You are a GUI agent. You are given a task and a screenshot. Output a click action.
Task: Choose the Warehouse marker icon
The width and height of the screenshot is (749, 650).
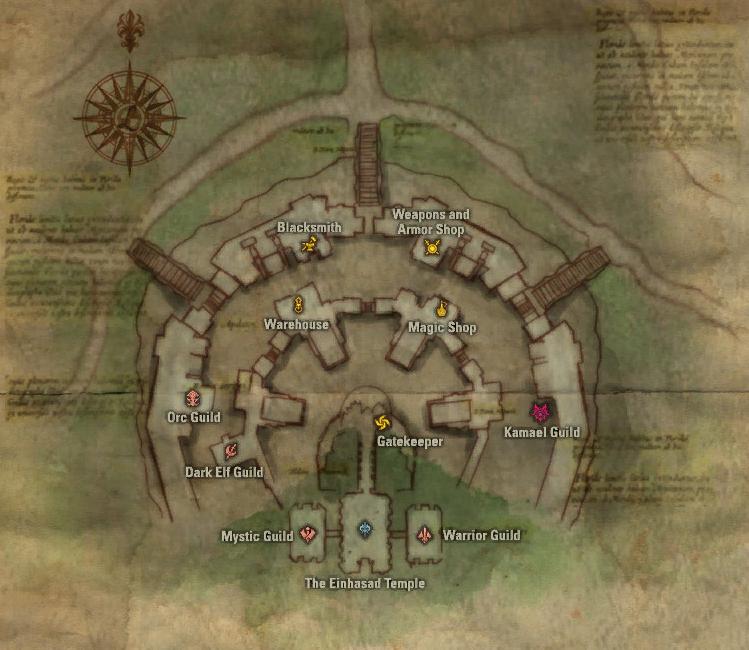pyautogui.click(x=298, y=304)
